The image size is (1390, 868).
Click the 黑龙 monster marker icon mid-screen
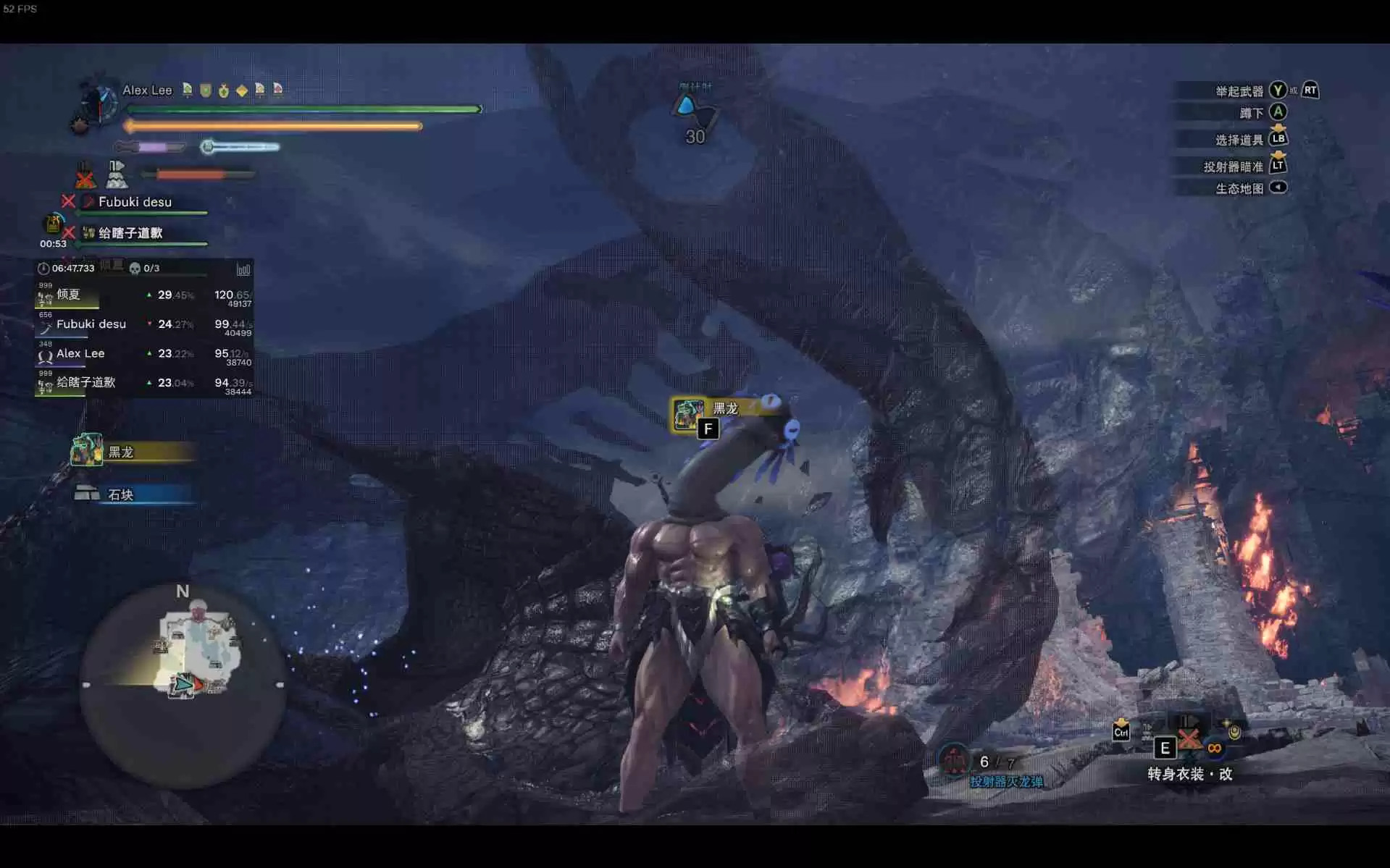click(x=687, y=413)
